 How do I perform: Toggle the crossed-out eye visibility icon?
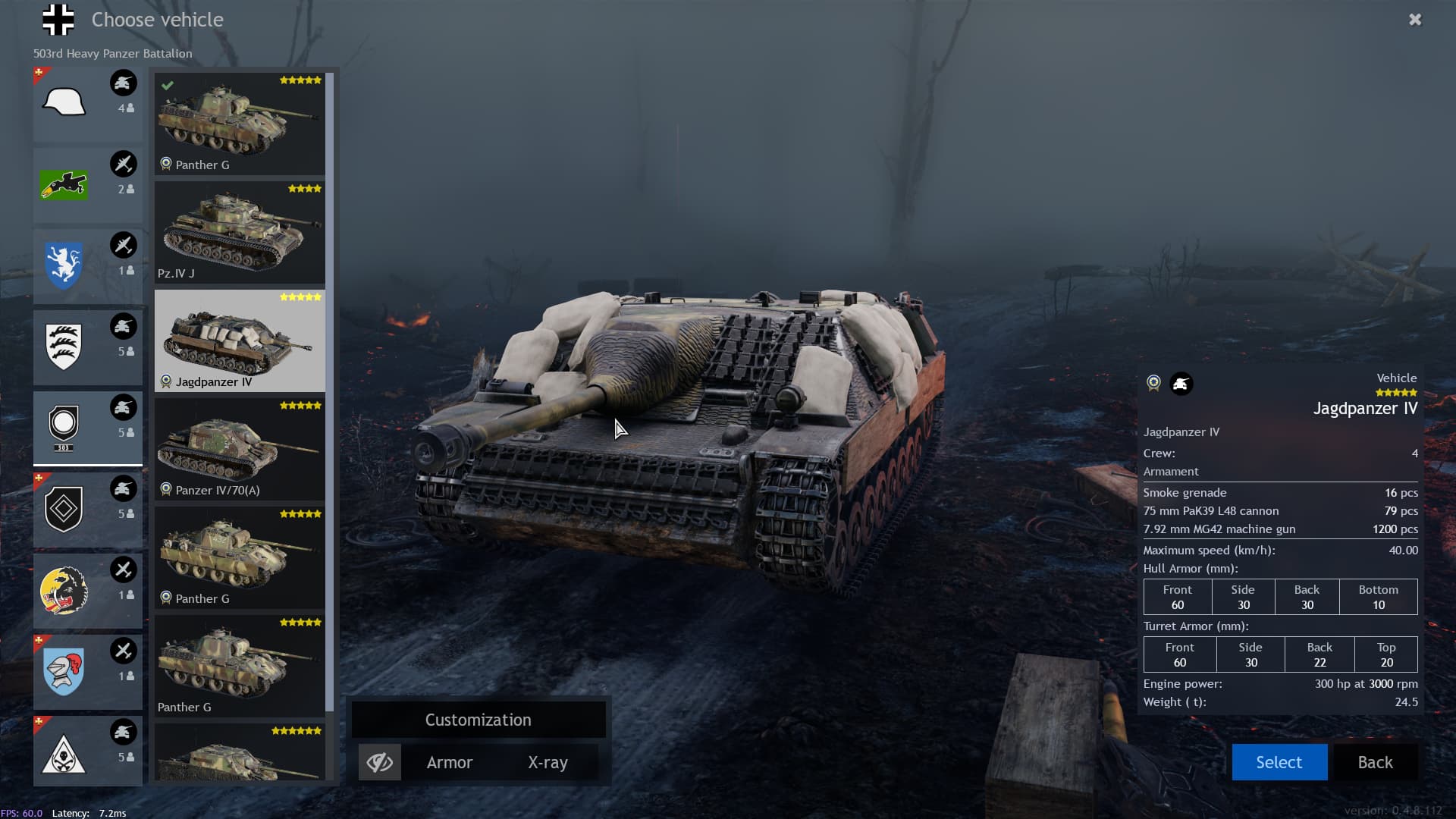[379, 762]
